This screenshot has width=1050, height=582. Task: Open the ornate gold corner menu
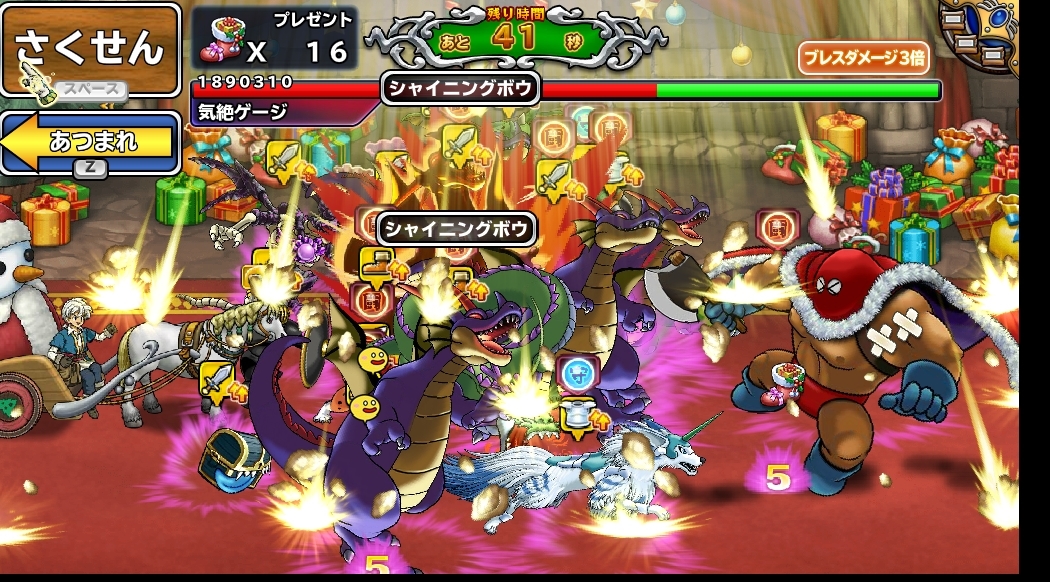(982, 34)
